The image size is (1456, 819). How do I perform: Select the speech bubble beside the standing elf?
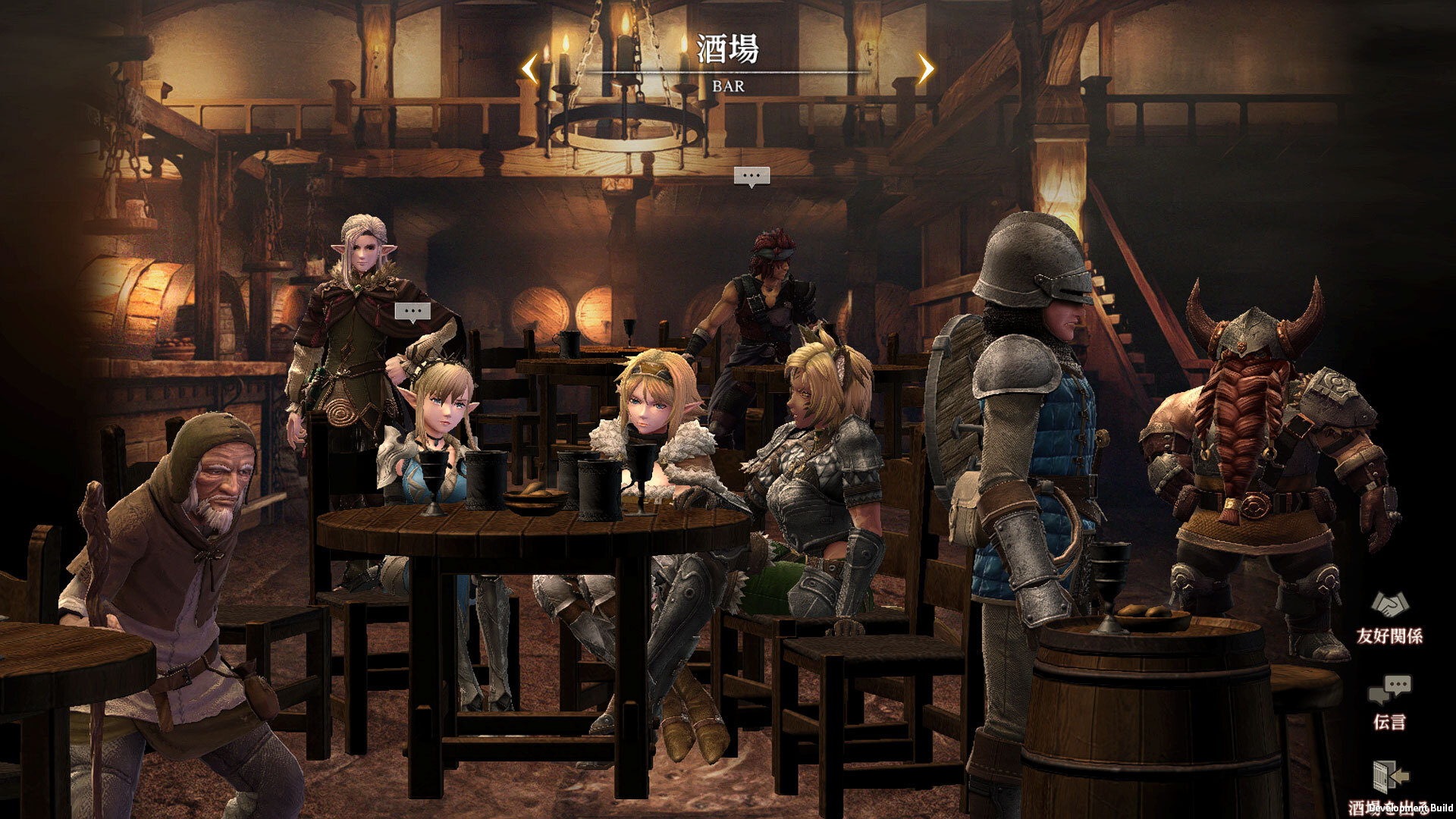click(x=413, y=312)
